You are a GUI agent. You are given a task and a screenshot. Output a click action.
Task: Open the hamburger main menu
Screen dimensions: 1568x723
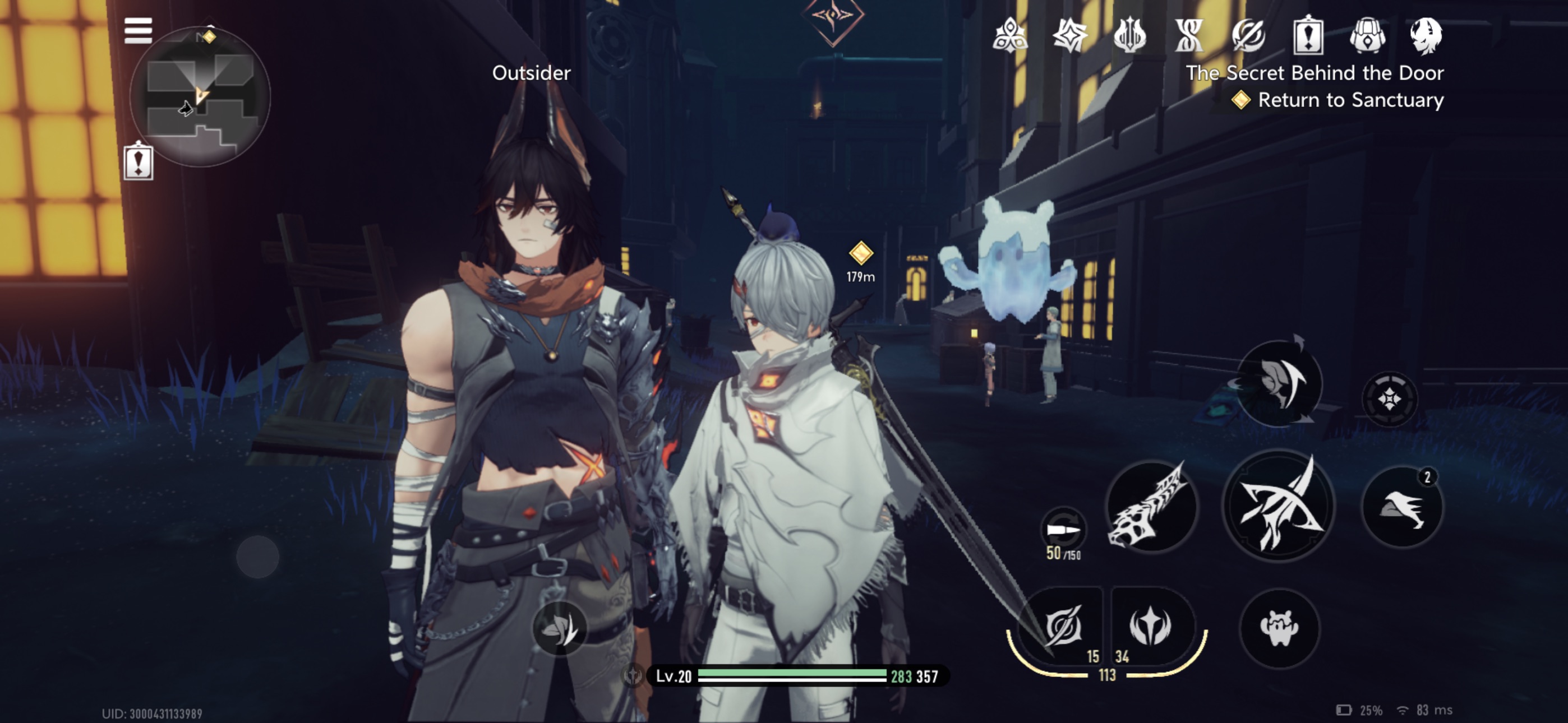[138, 30]
